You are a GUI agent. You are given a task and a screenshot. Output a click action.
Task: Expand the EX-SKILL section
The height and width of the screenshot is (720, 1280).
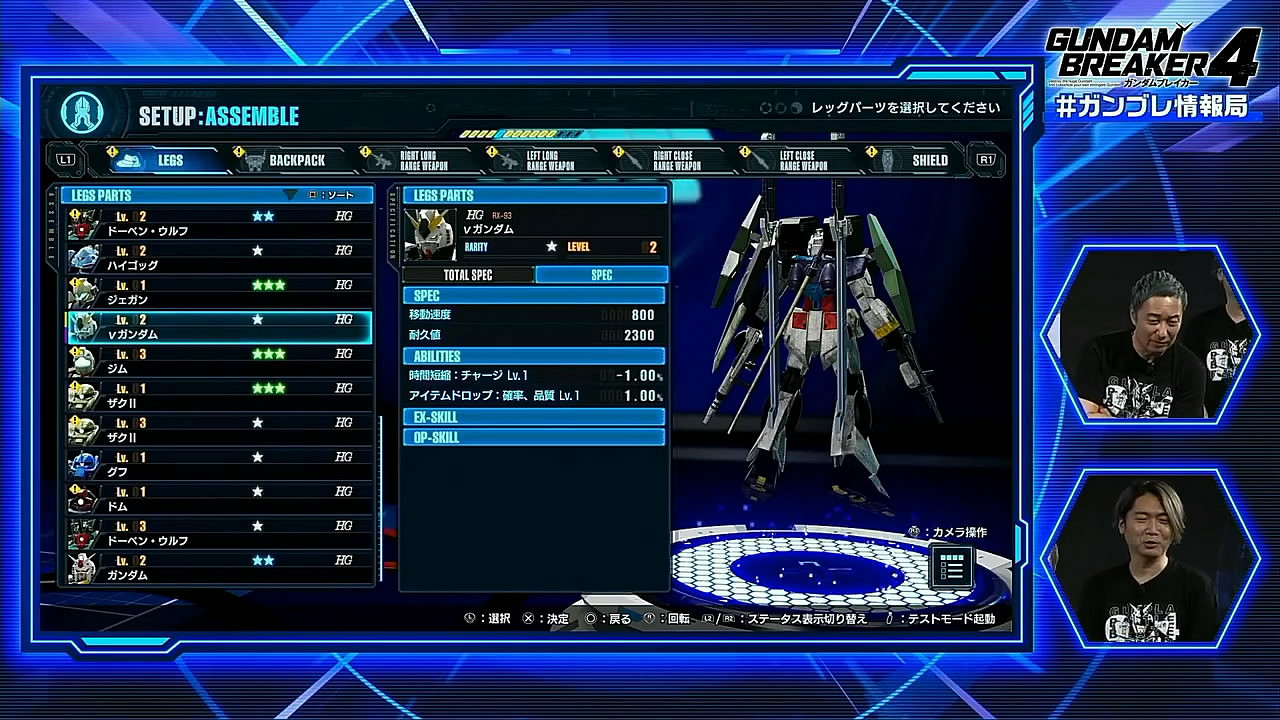pyautogui.click(x=533, y=417)
